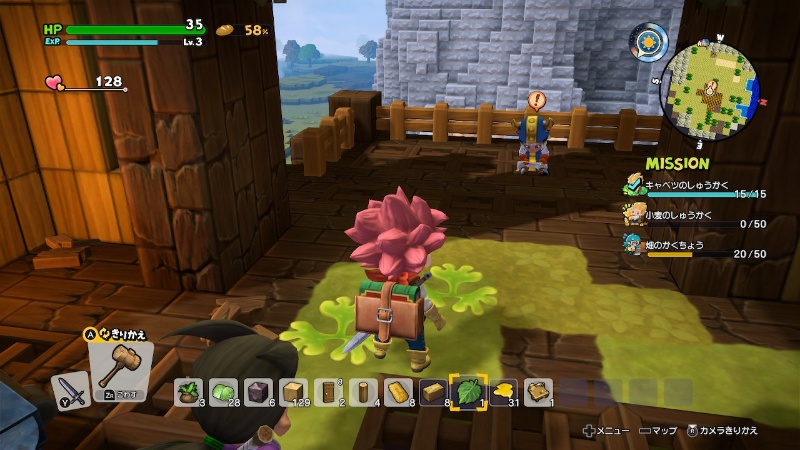Select the wooden door hotbar slot
The width and height of the screenshot is (800, 450).
328,392
